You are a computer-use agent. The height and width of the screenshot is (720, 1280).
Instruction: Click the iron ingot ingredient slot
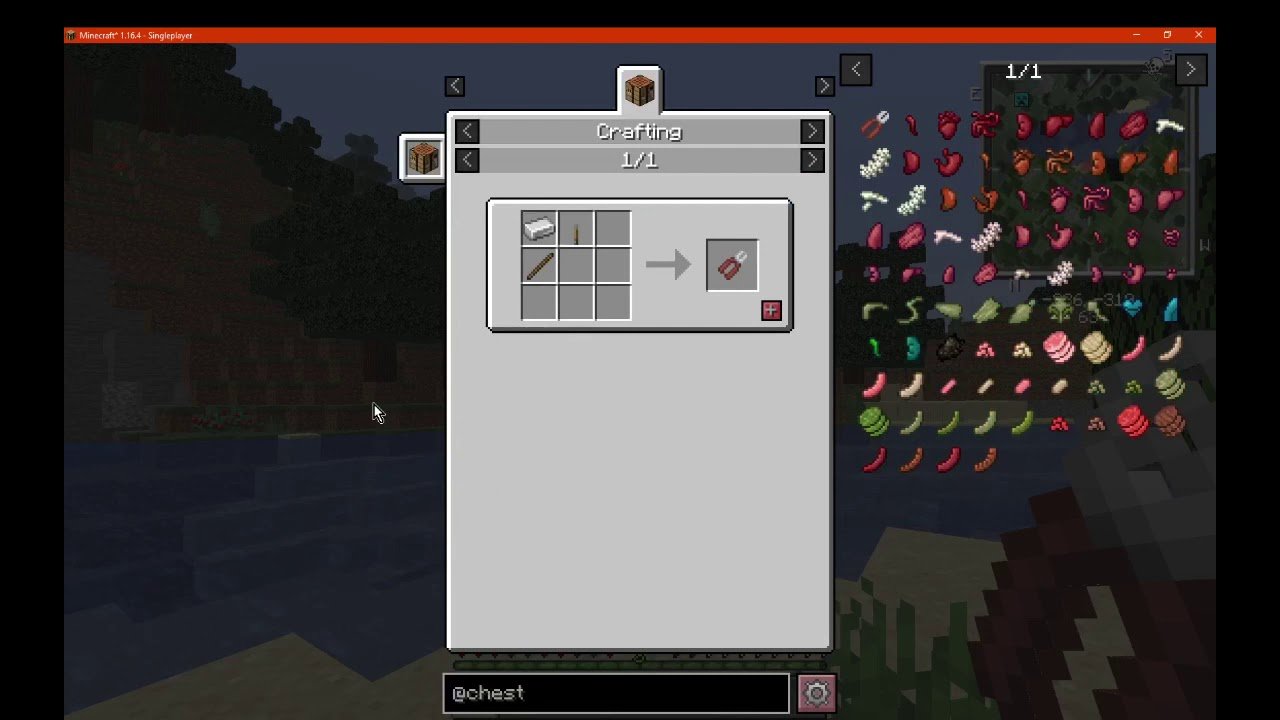pos(539,229)
